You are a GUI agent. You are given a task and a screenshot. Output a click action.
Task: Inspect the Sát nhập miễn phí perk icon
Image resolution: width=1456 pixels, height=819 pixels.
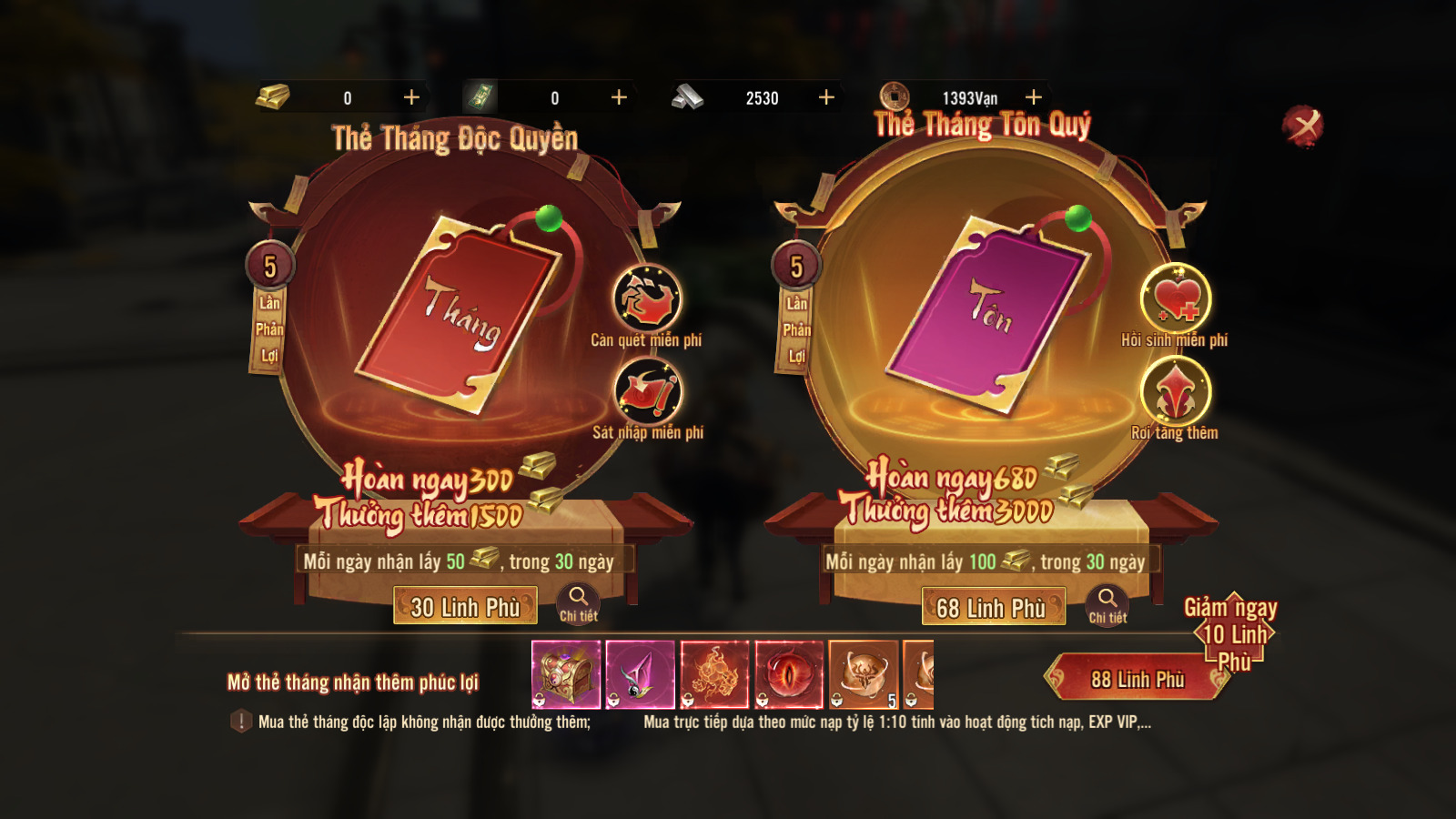click(x=647, y=392)
